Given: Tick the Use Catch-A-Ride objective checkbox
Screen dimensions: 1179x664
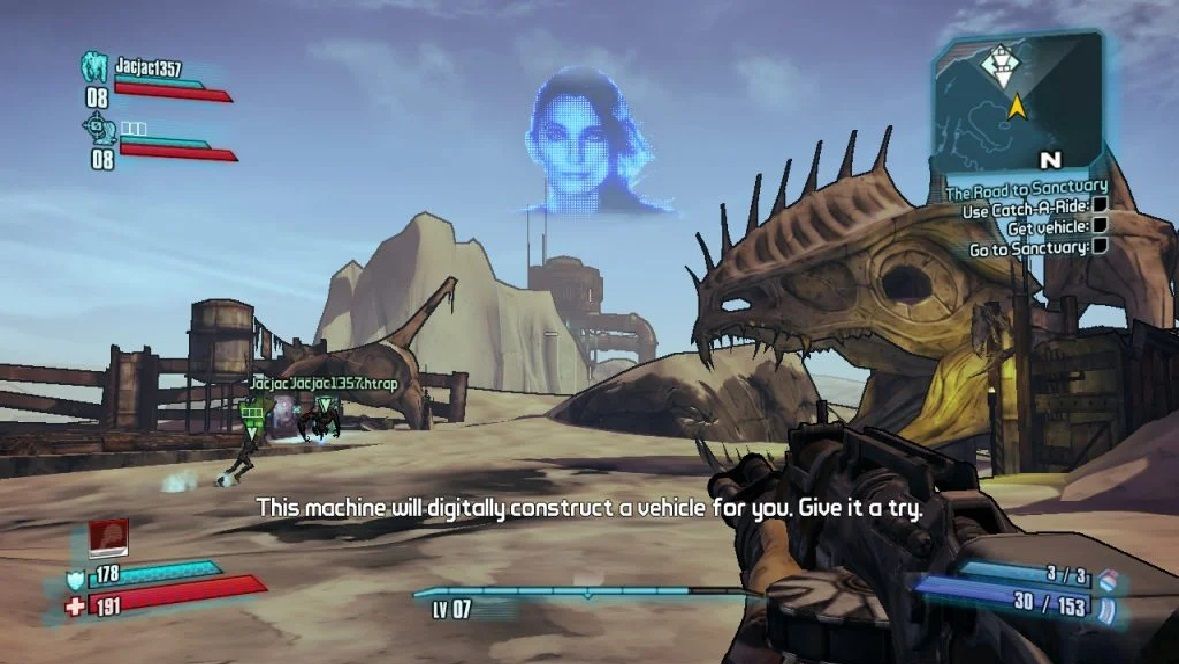Looking at the screenshot, I should coord(1099,208).
